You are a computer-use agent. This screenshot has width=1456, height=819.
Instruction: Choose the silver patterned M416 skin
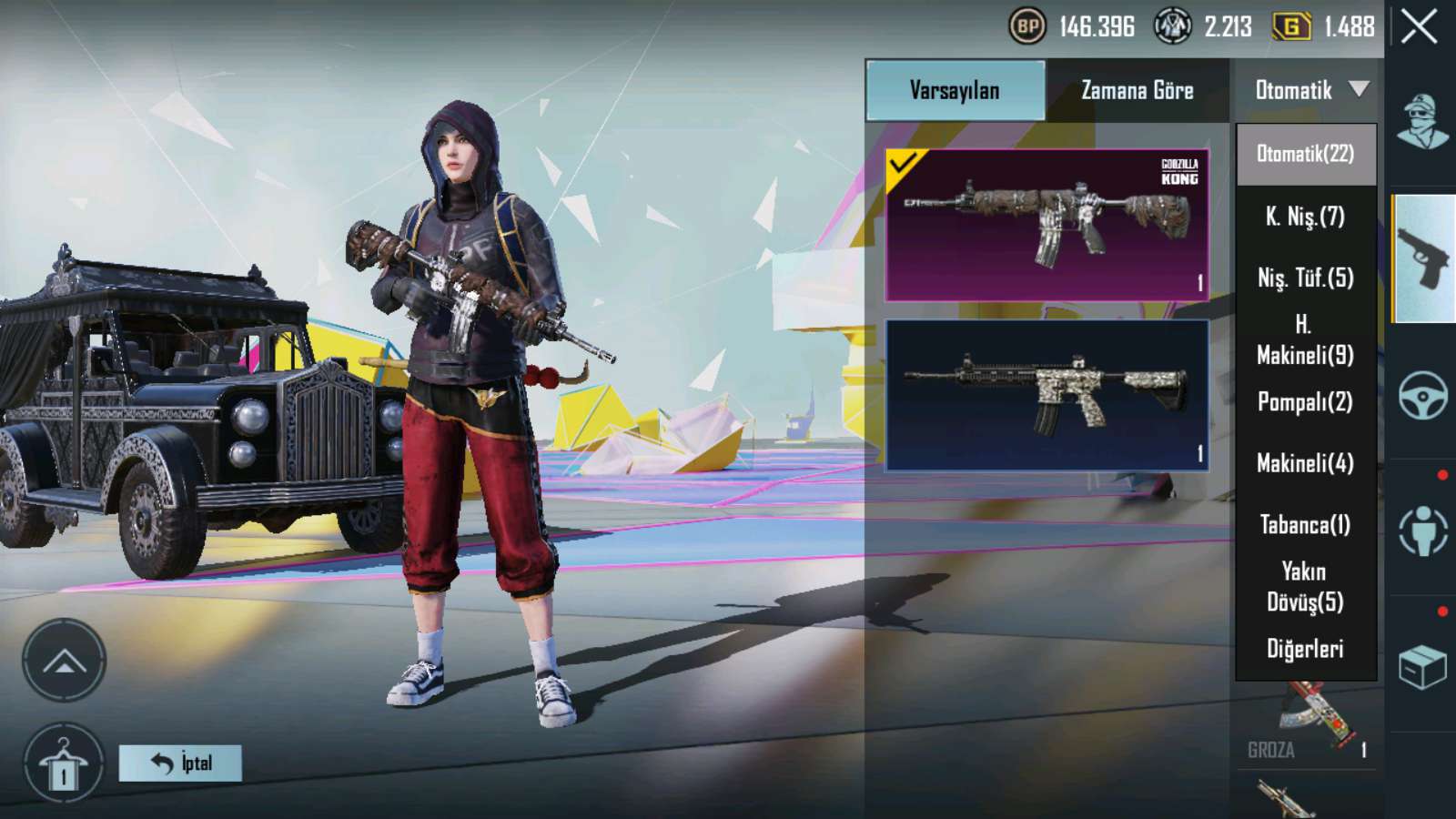click(x=1046, y=395)
